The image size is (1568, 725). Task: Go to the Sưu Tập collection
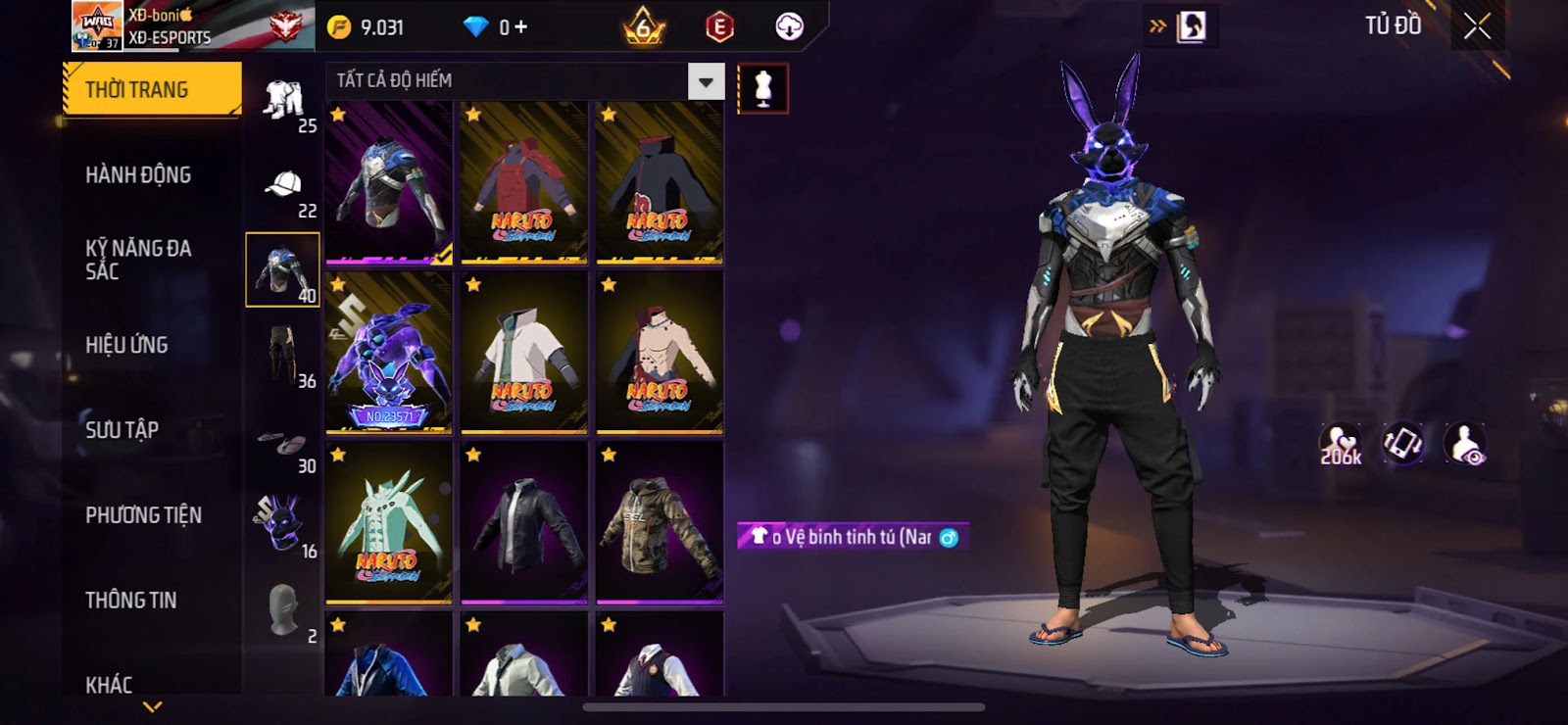tap(122, 429)
